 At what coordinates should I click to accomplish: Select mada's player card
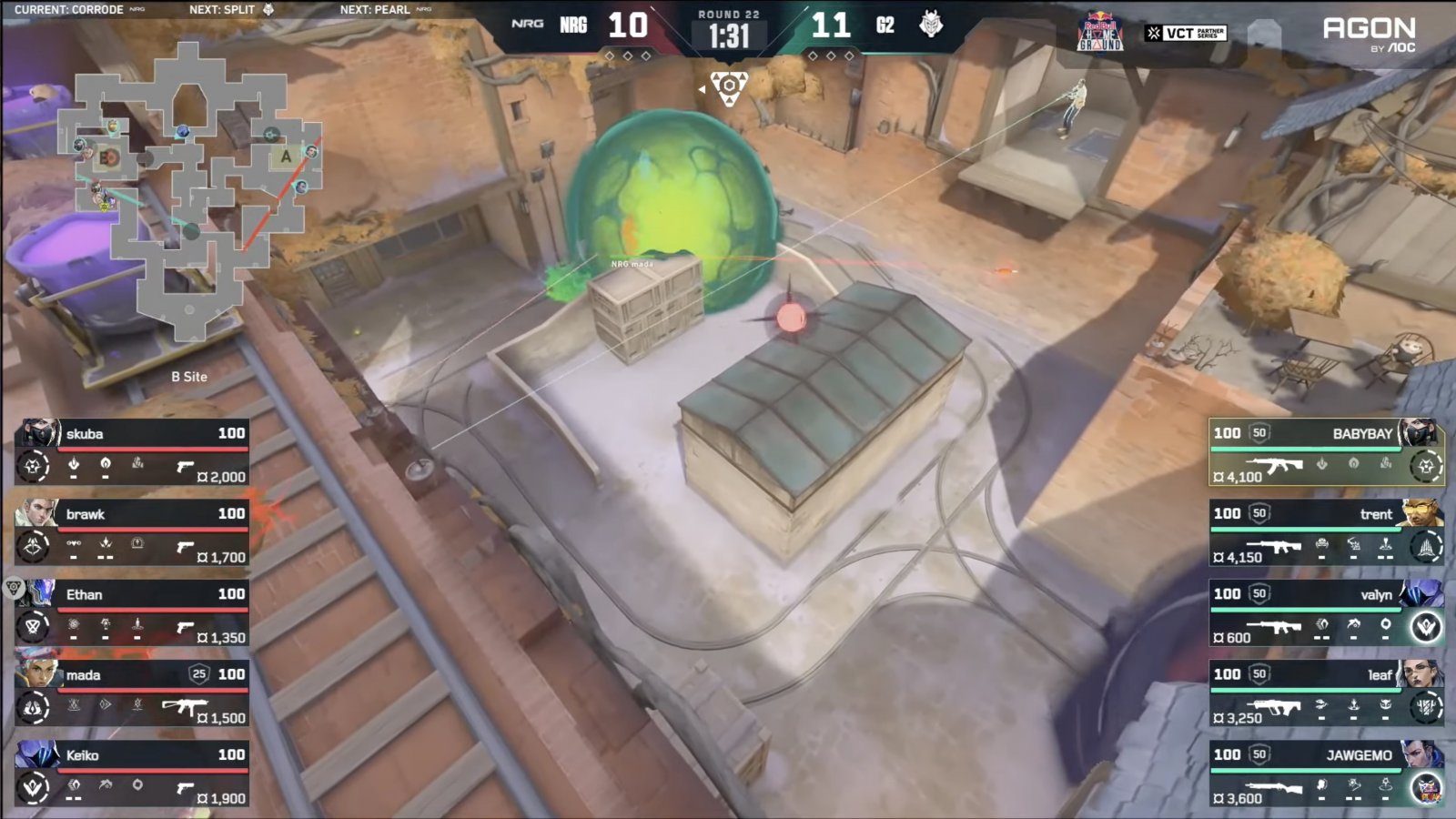[x=133, y=693]
